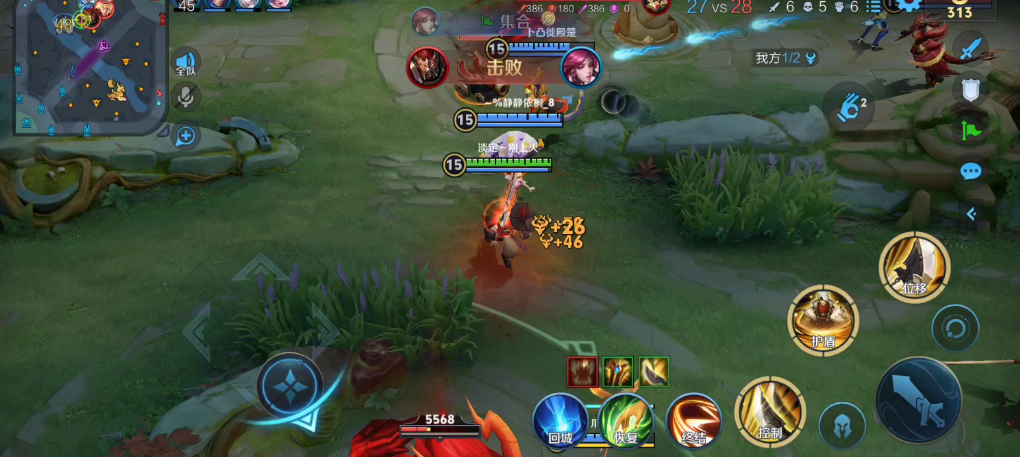
Task: Tap the blue plus button beside minimap
Action: (186, 135)
